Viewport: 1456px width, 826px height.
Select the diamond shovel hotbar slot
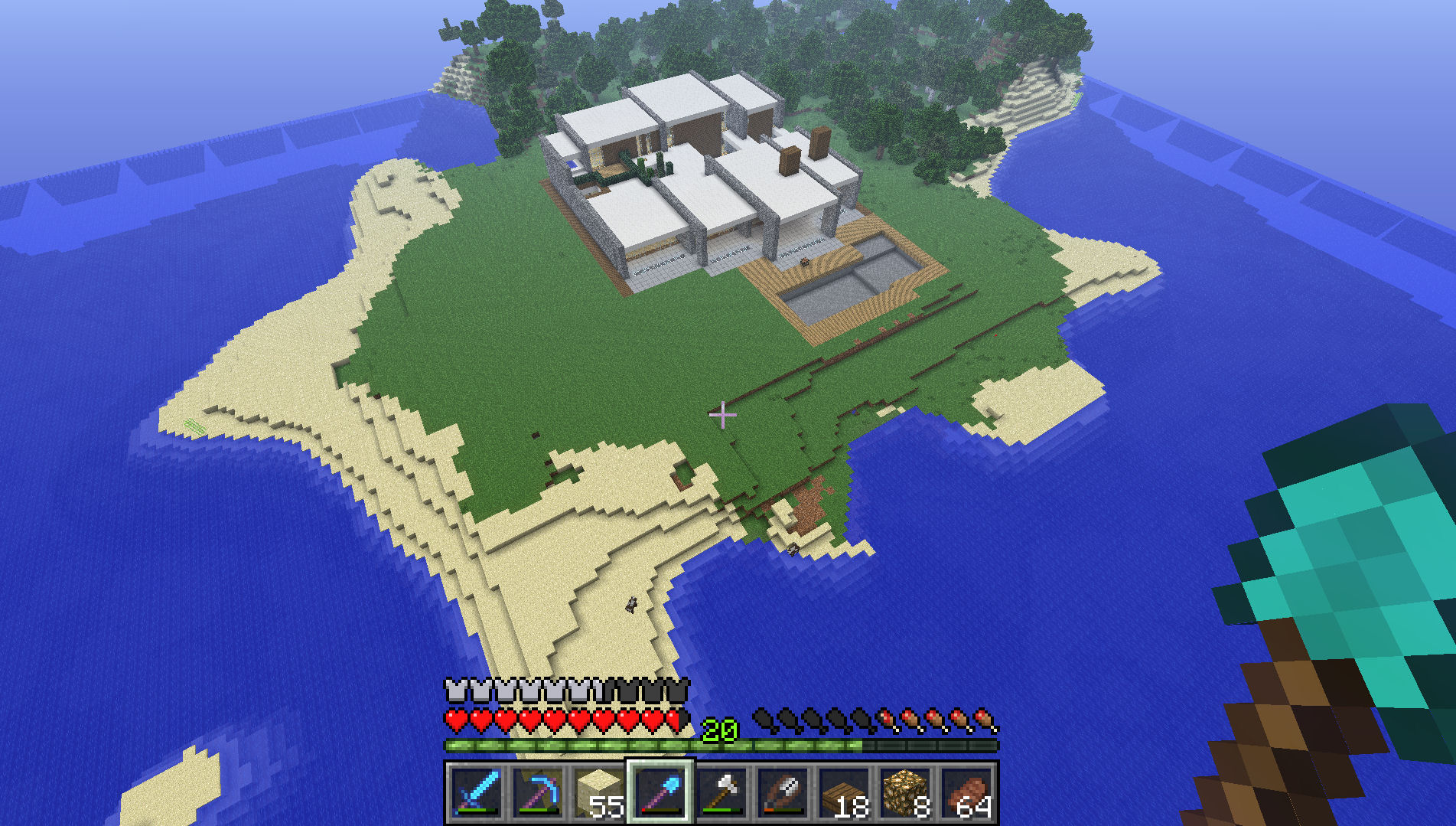click(660, 792)
